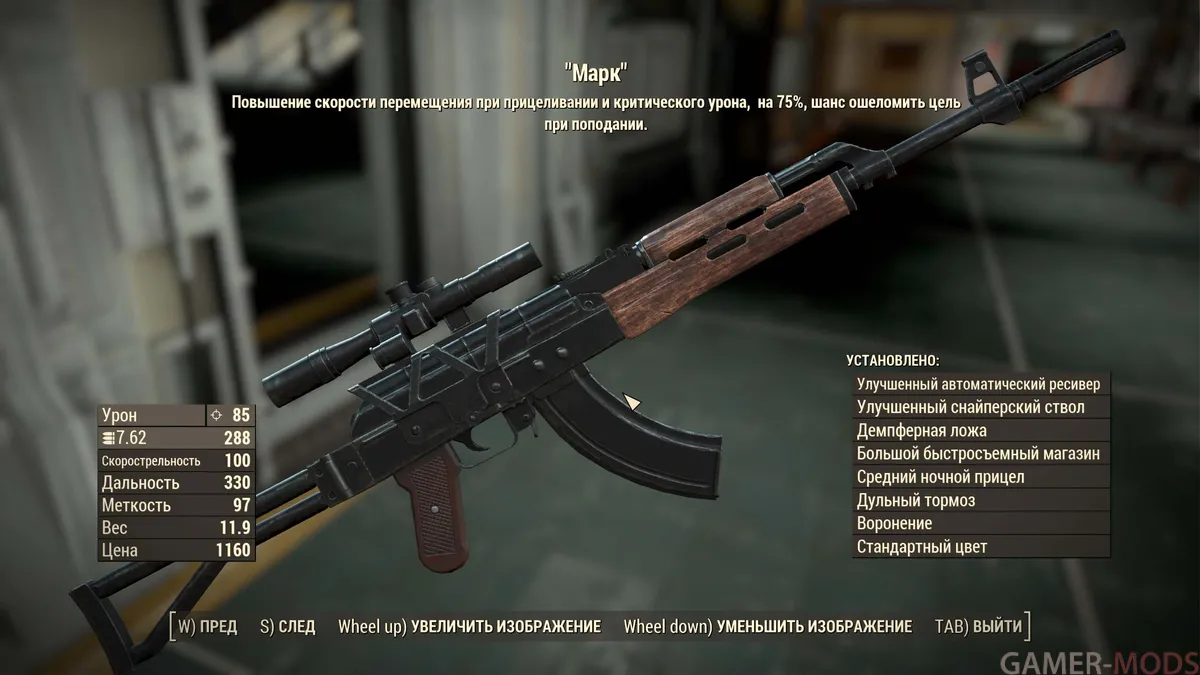The image size is (1200, 675).
Task: Select the Дульный тормоз mod row
Action: (x=980, y=500)
